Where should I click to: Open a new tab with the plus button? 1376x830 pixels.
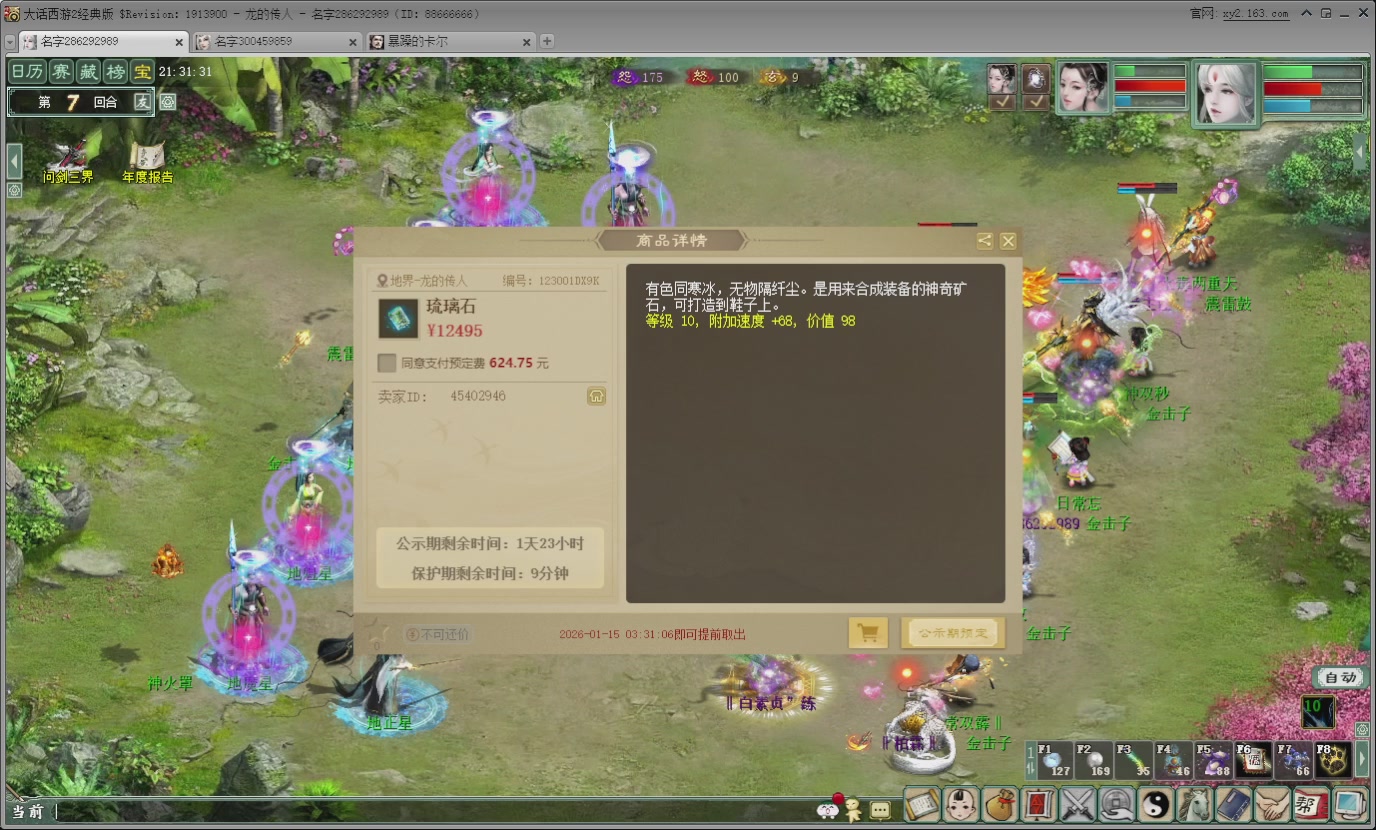click(545, 43)
